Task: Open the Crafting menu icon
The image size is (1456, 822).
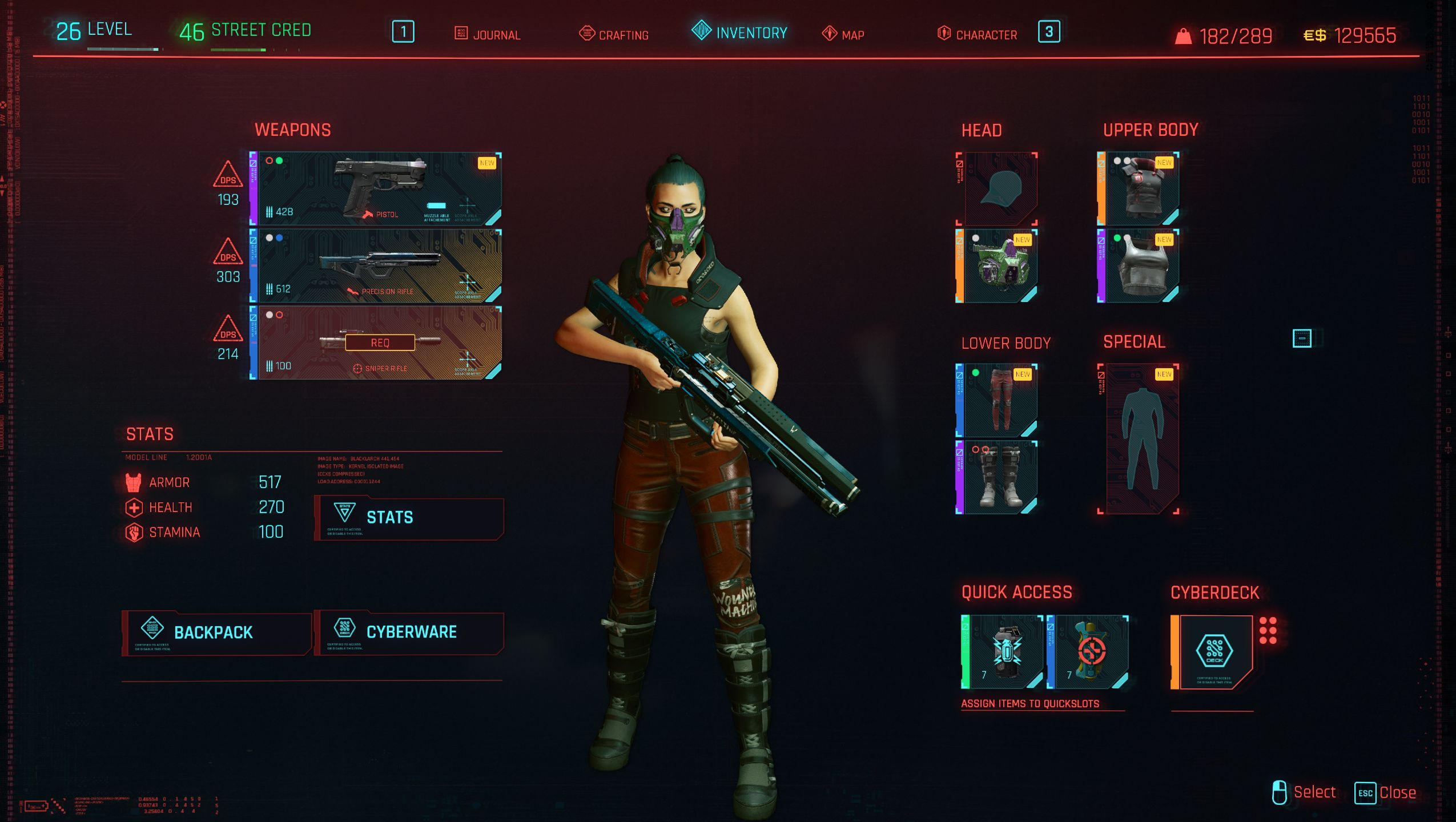Action: pyautogui.click(x=588, y=34)
